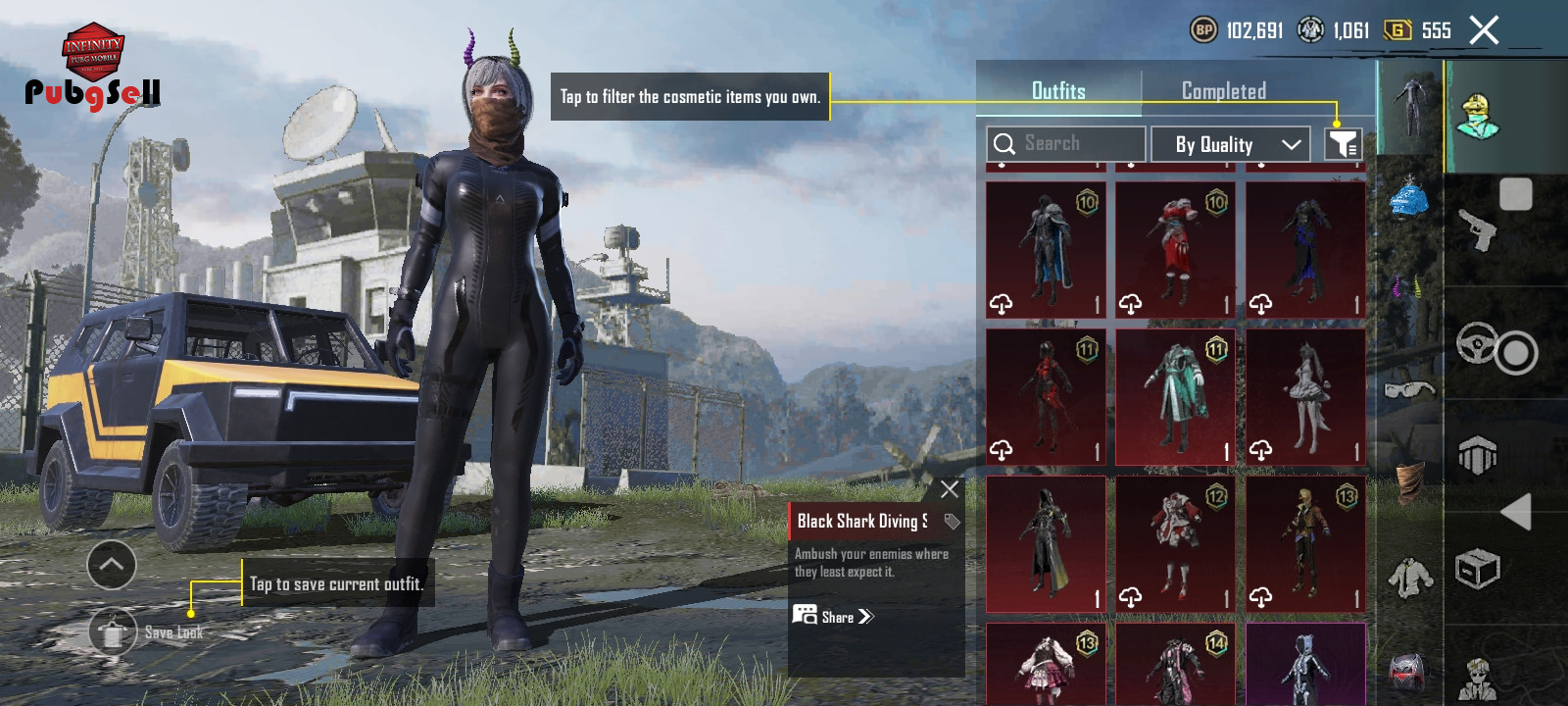The image size is (1568, 706).
Task: Open the pistol weapon skins category
Action: click(x=1478, y=230)
